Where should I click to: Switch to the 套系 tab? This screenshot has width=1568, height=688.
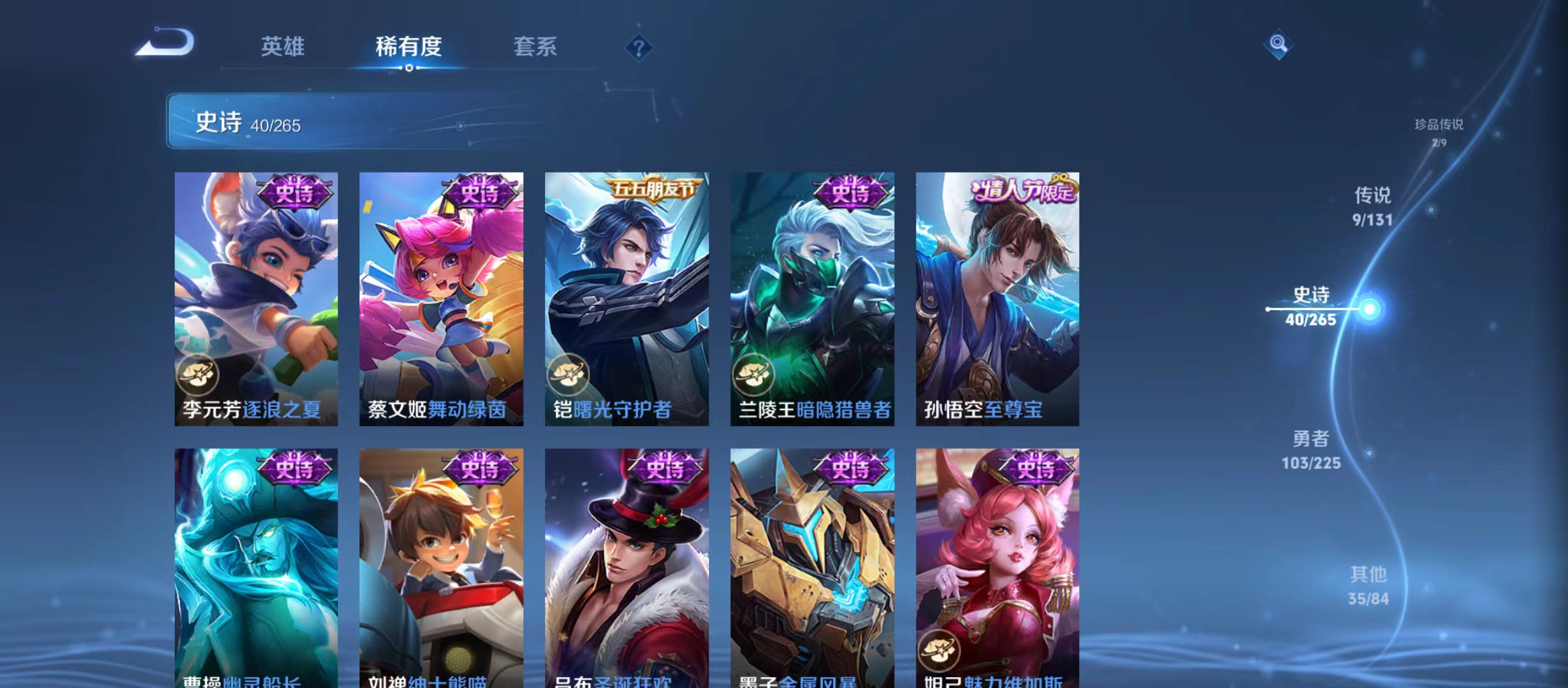click(x=537, y=47)
